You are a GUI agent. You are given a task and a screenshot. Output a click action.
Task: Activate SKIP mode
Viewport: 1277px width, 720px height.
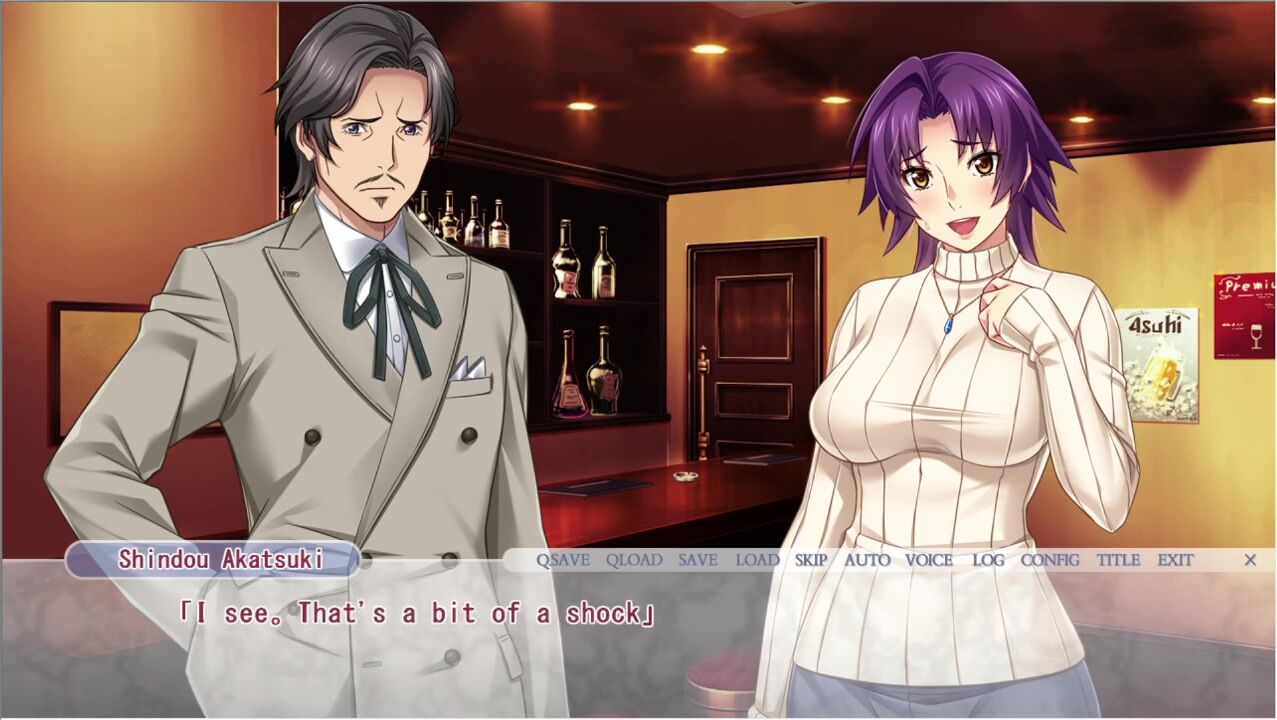click(811, 560)
